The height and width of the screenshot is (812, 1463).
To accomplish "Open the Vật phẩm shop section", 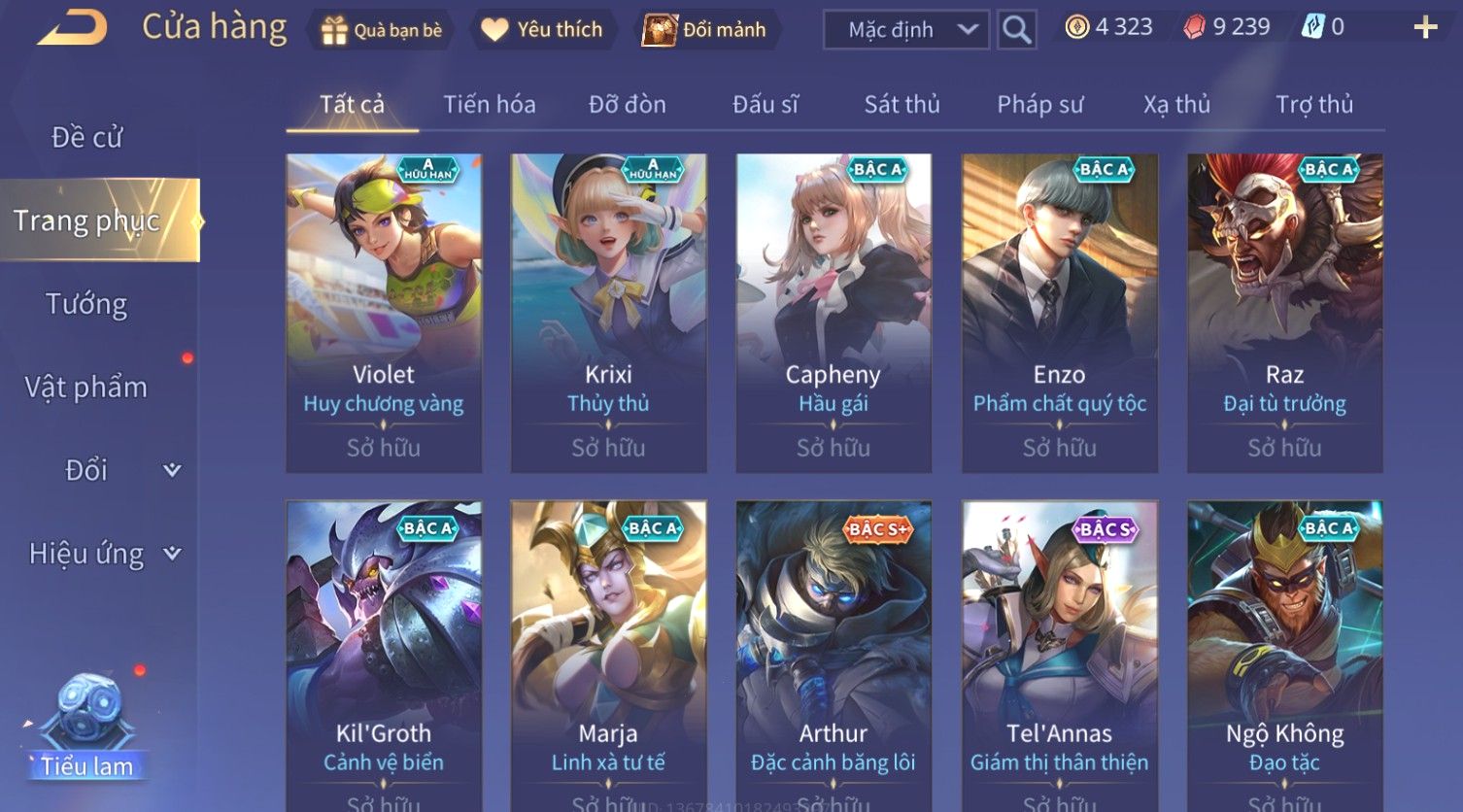I will (87, 388).
